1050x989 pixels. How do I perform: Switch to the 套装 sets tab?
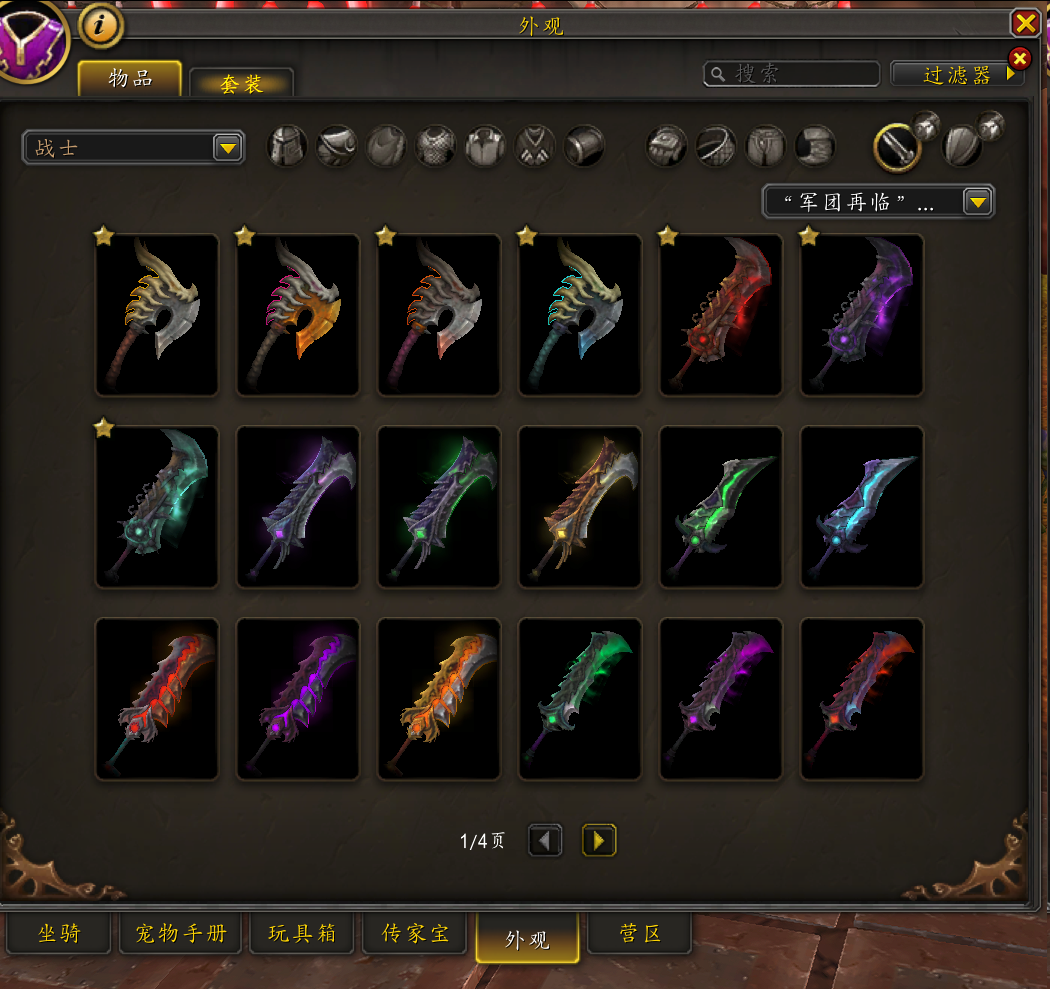[241, 84]
